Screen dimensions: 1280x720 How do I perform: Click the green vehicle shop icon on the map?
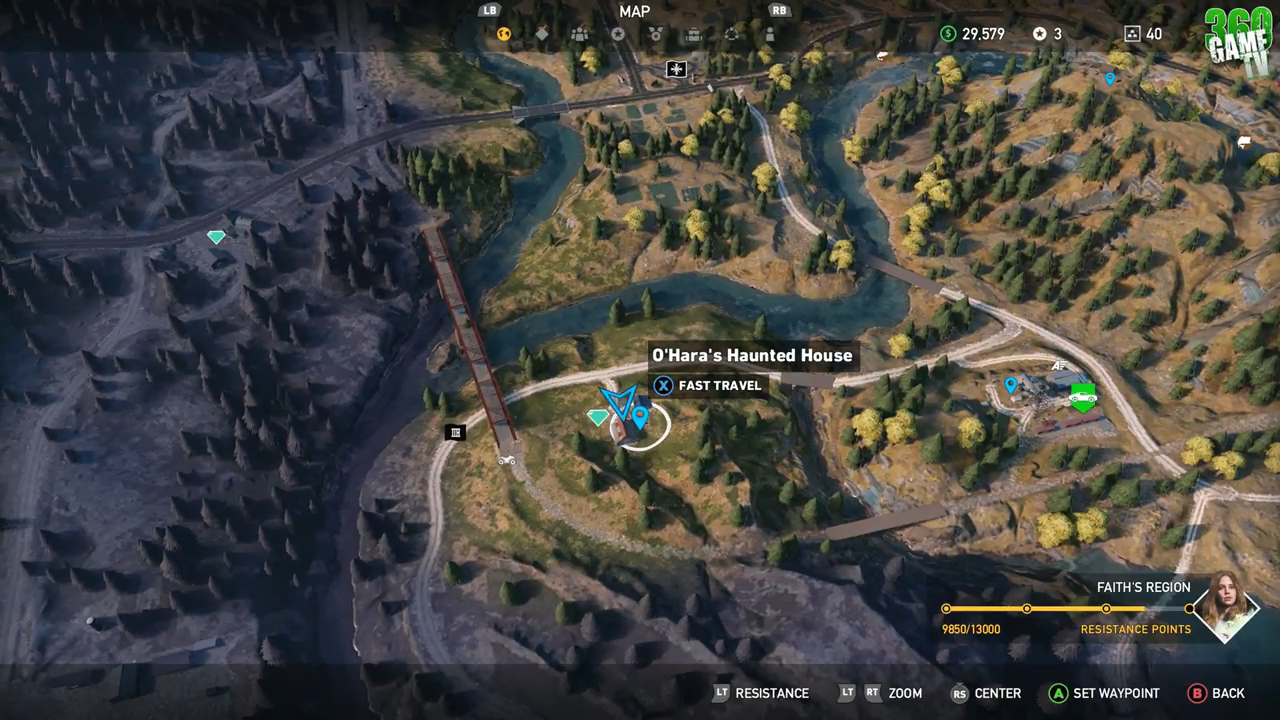coord(1083,394)
